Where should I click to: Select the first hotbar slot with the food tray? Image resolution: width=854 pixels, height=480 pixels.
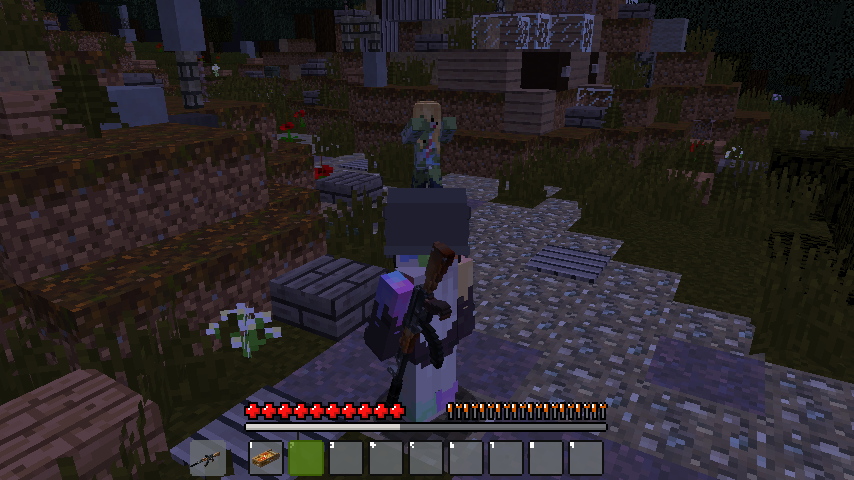click(266, 457)
